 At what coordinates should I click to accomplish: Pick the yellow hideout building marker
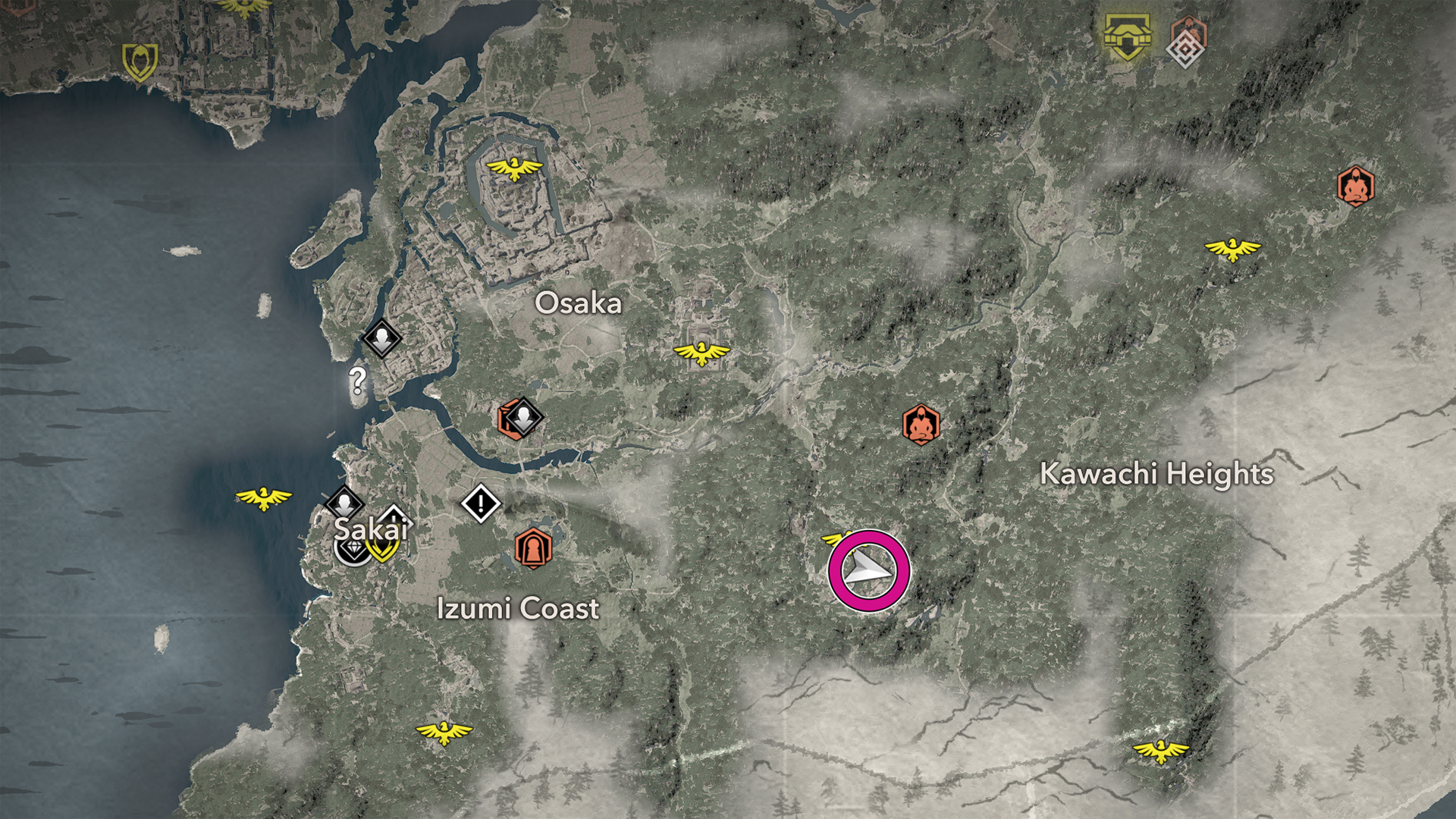1128,36
